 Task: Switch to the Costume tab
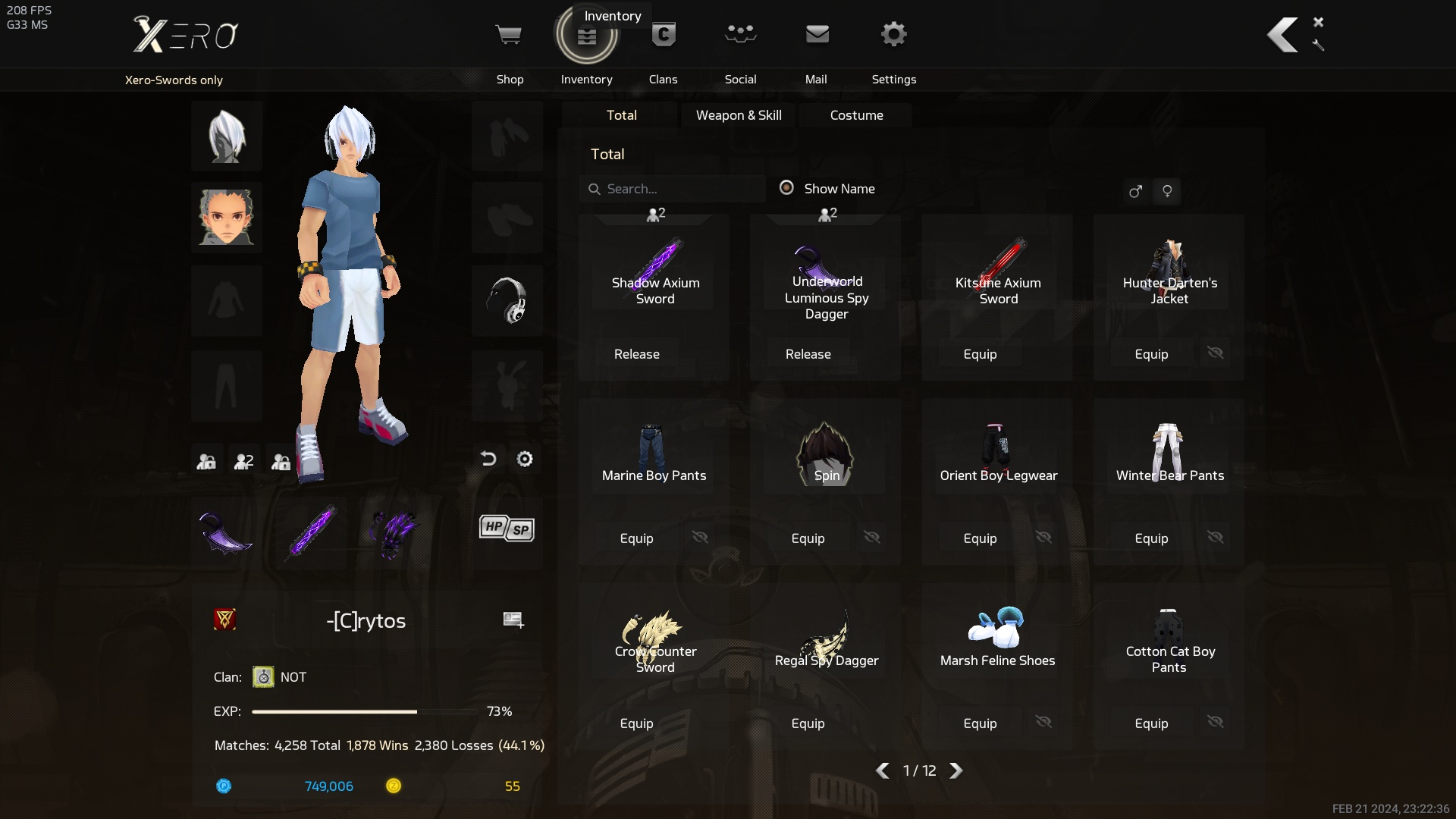point(856,115)
